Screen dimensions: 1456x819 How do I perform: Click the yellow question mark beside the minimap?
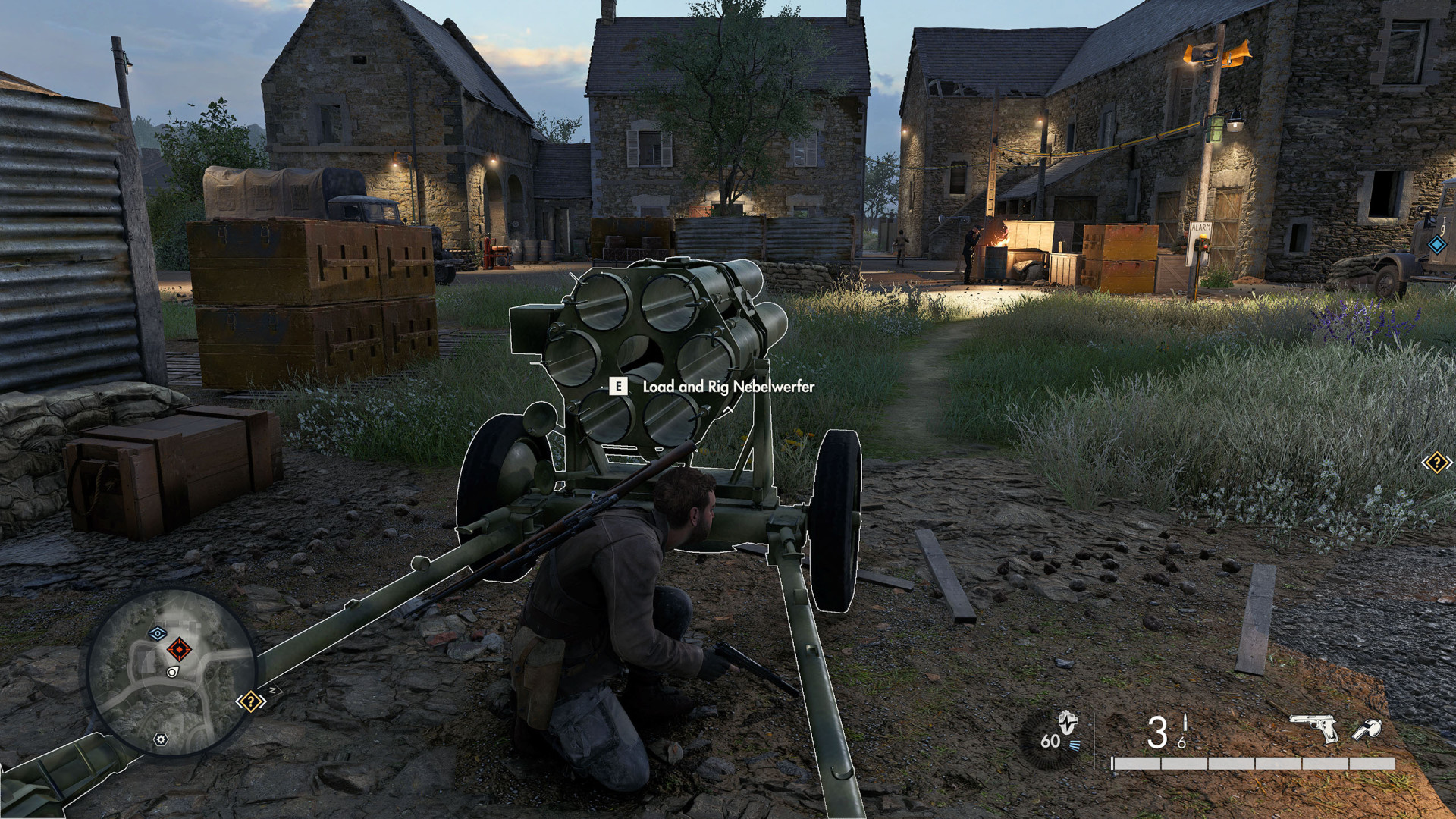(x=250, y=701)
